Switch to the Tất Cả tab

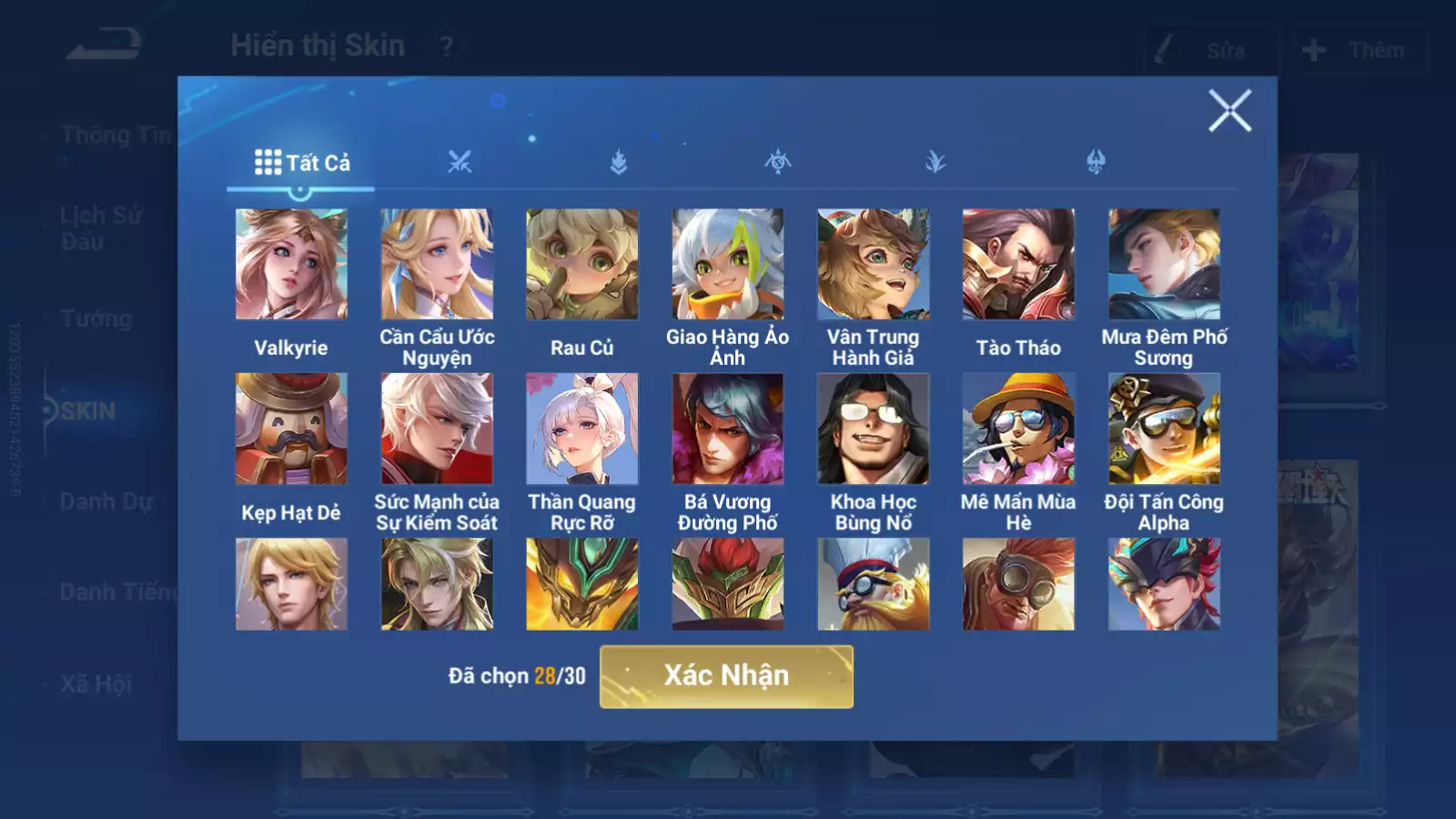pyautogui.click(x=301, y=163)
